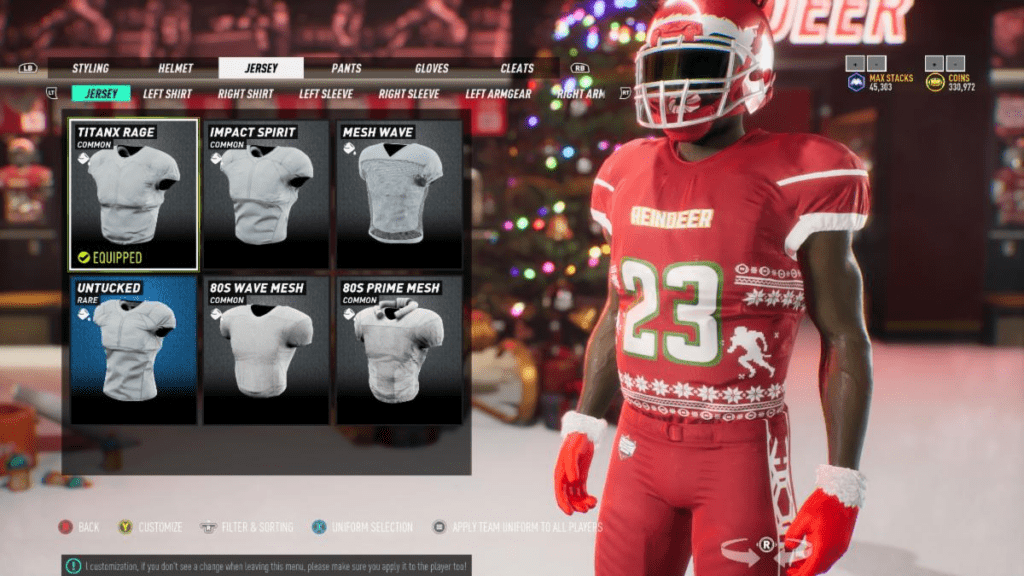Select the Jersey top tab
Image resolution: width=1024 pixels, height=576 pixels.
click(x=261, y=69)
